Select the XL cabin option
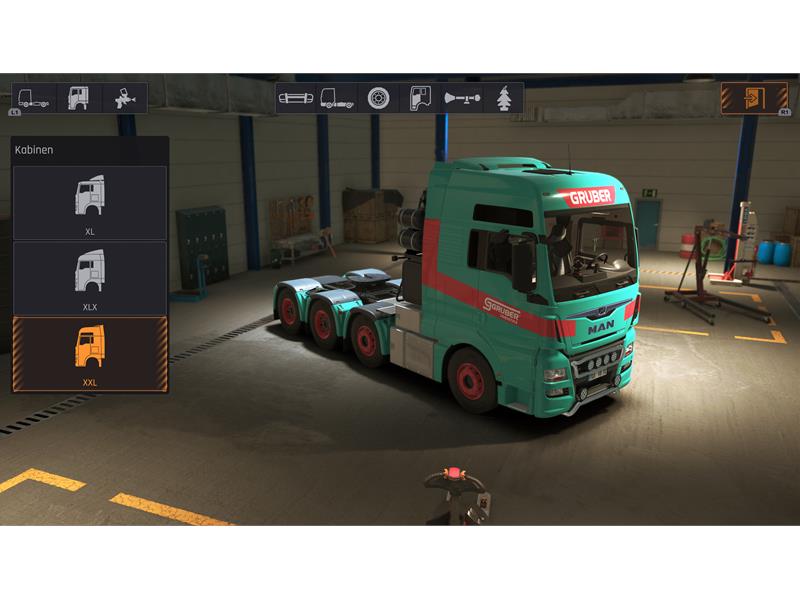The width and height of the screenshot is (800, 600). [x=89, y=202]
